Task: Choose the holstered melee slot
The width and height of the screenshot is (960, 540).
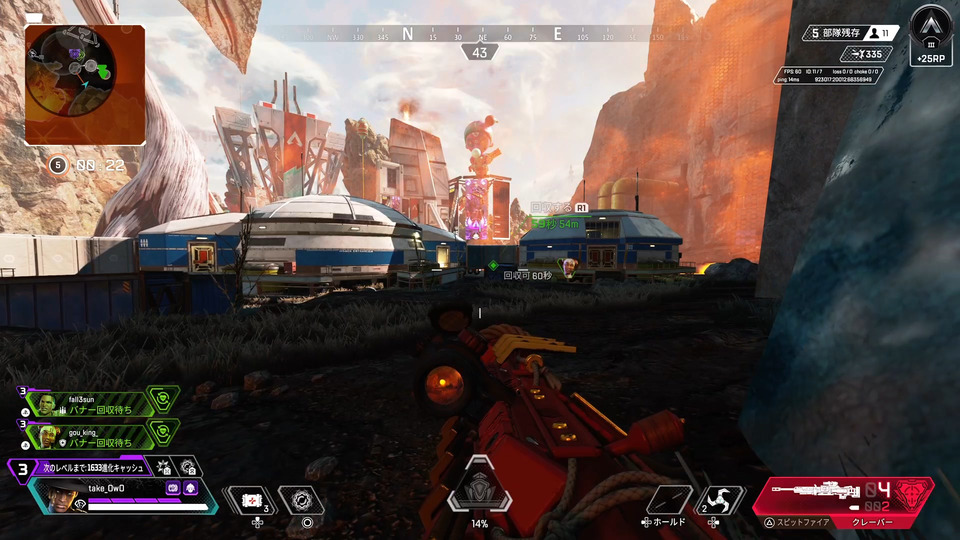Action: point(668,499)
